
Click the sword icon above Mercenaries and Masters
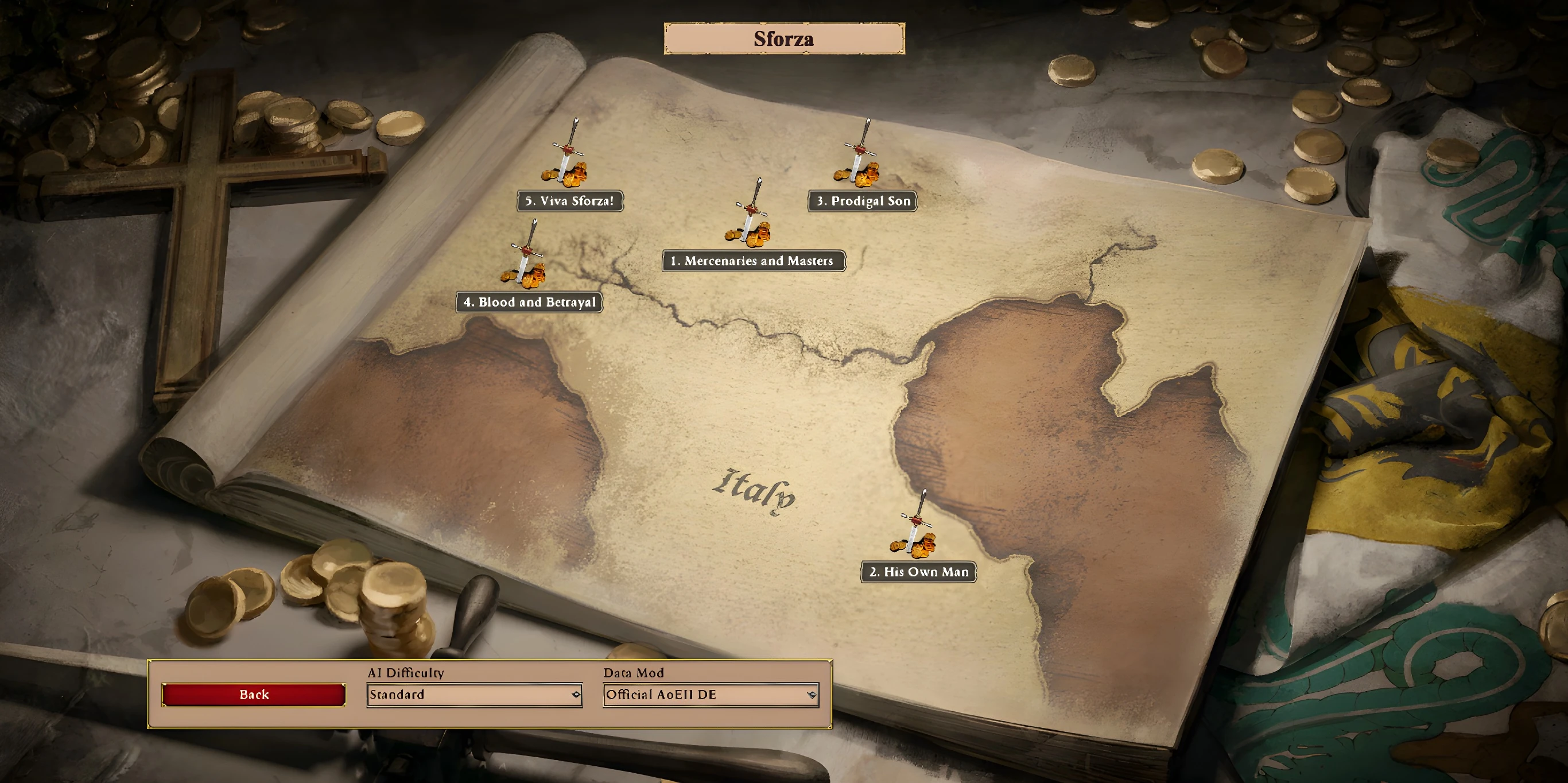(750, 216)
